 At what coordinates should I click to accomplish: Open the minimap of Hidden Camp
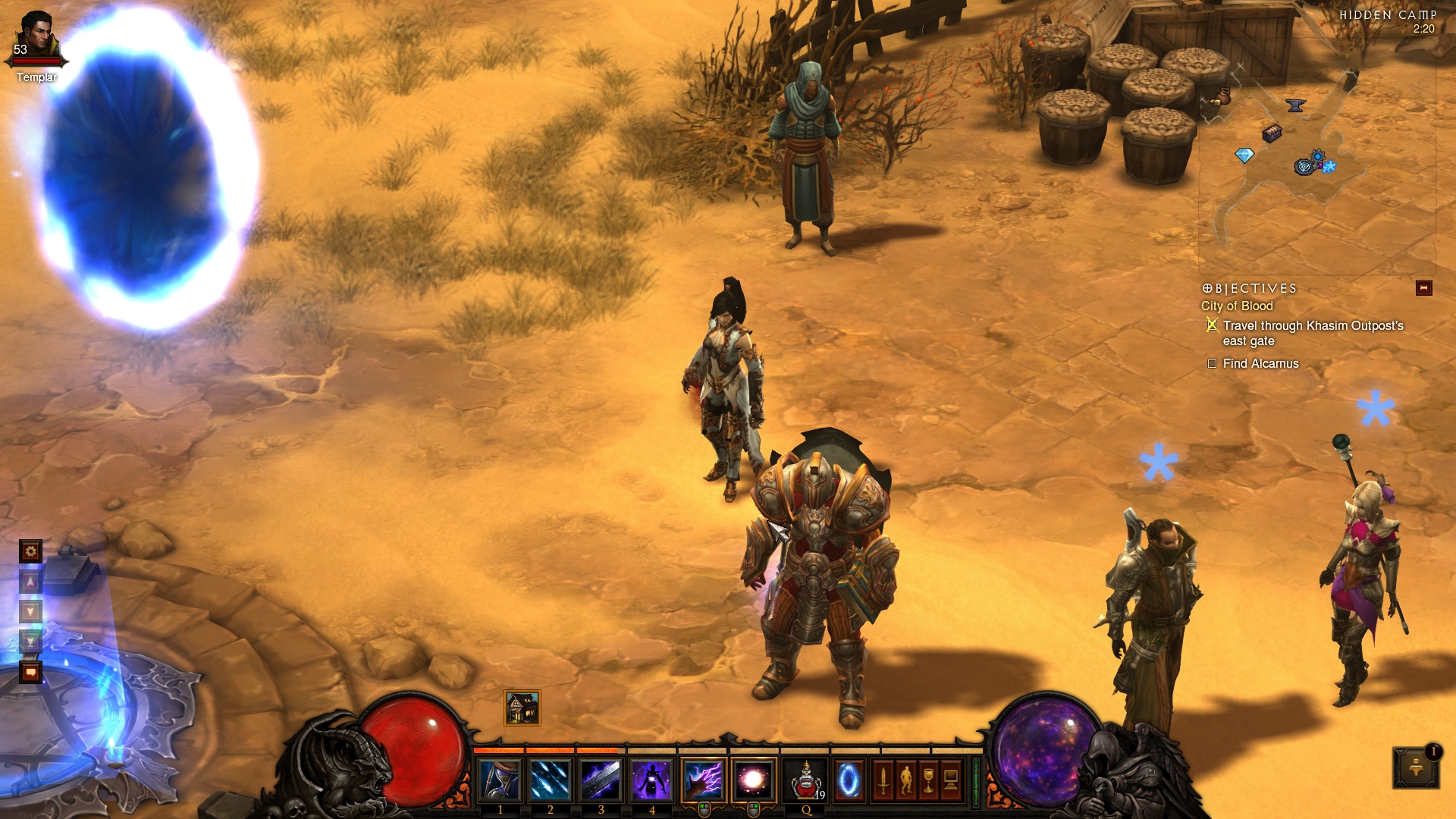[1316, 152]
